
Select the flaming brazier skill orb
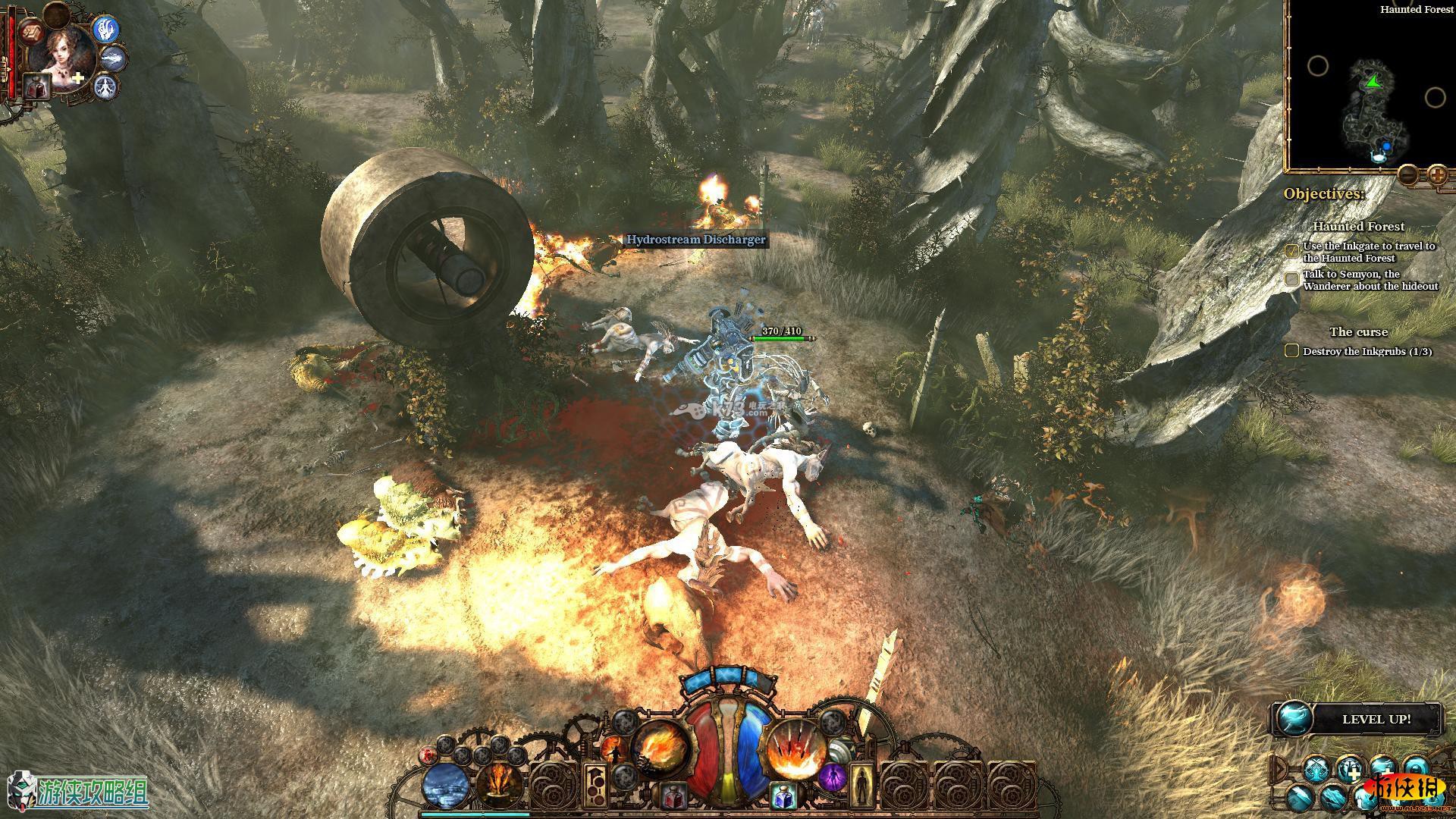point(500,785)
